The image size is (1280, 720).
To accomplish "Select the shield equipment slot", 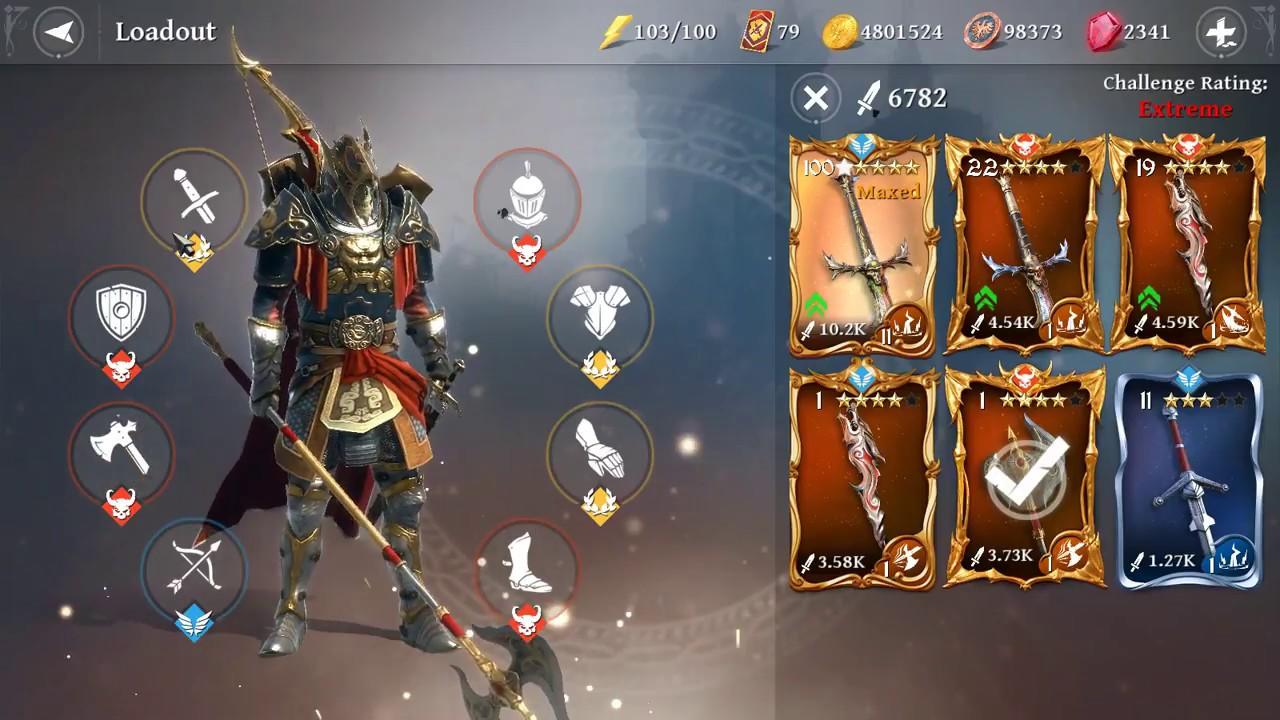I will point(121,319).
